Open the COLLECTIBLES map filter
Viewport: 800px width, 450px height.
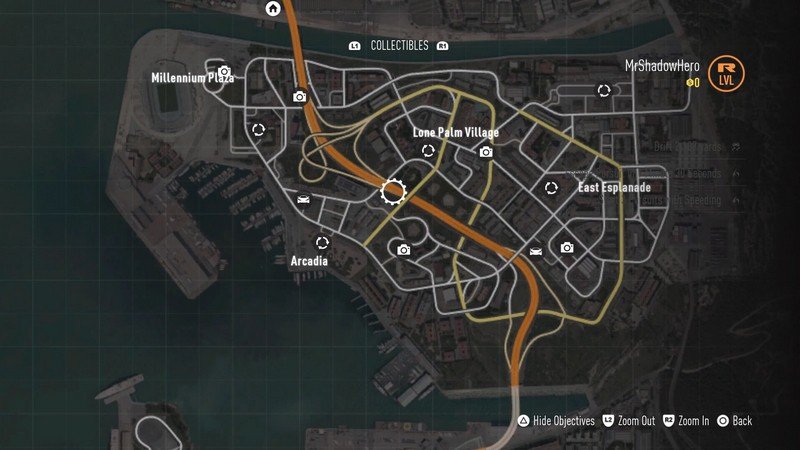[x=399, y=46]
